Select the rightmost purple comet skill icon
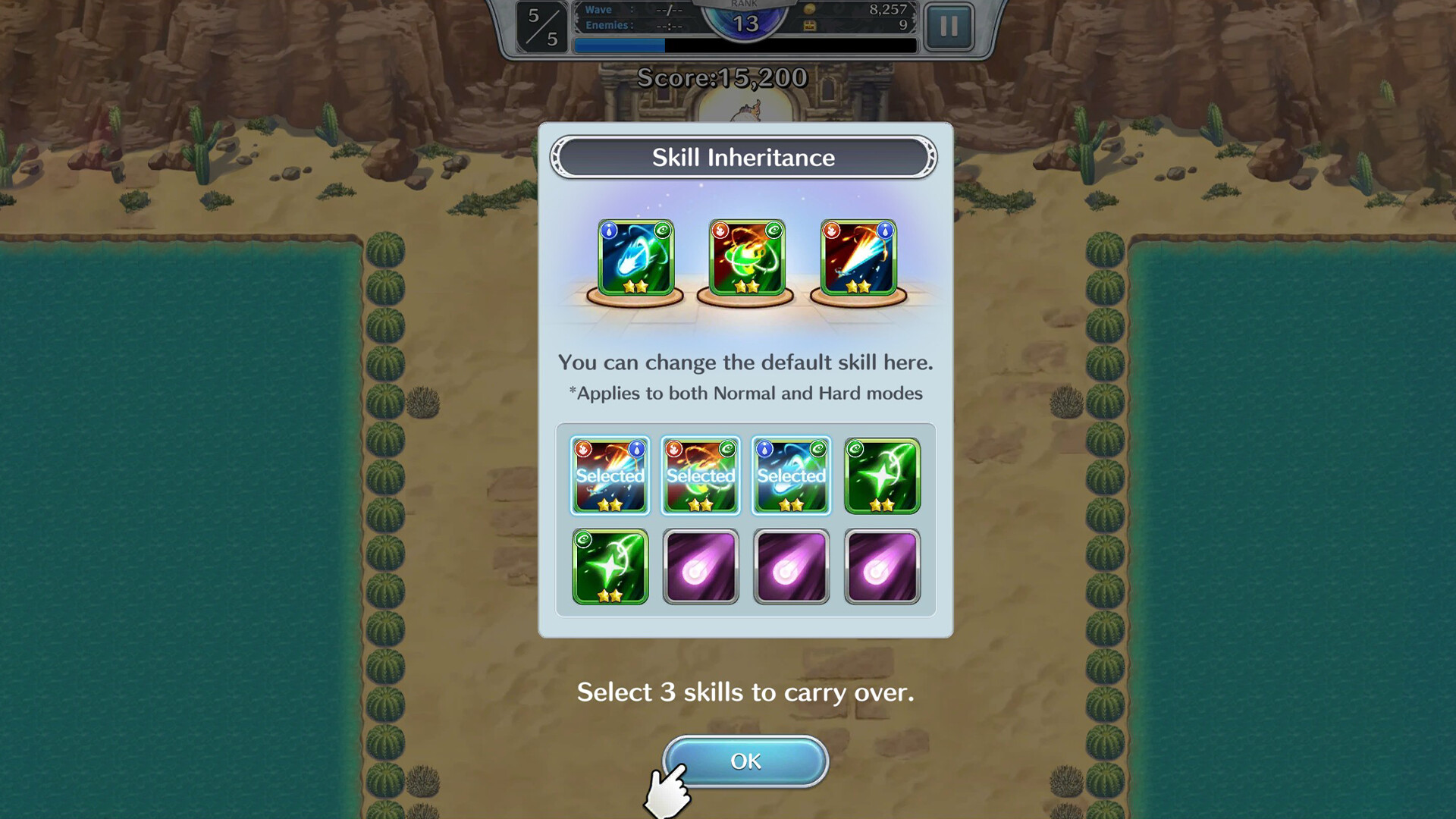Viewport: 1456px width, 819px height. tap(883, 566)
